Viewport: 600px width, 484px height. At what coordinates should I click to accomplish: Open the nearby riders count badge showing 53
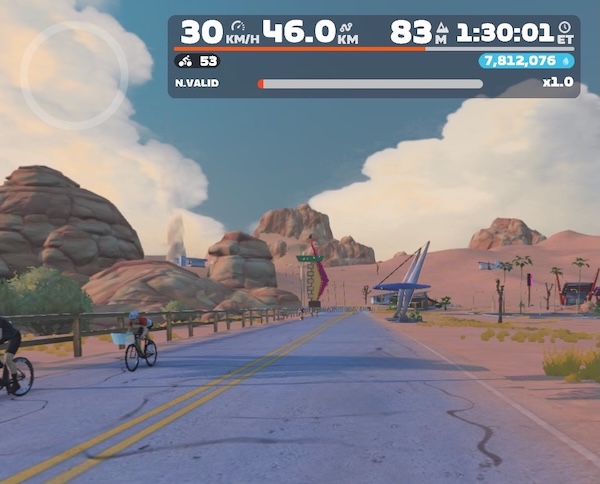[x=197, y=61]
